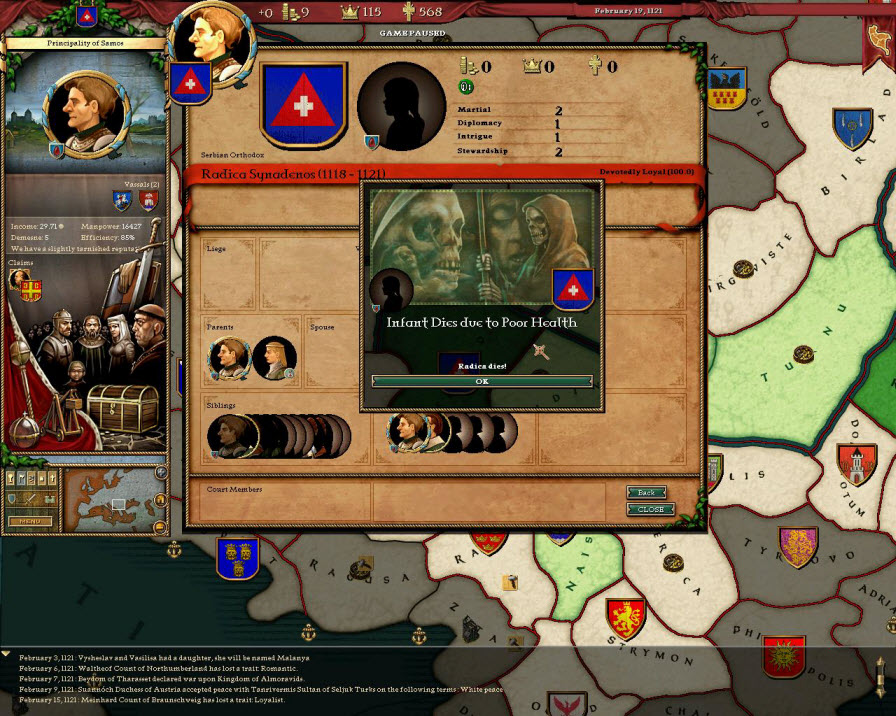Select the mother's portrait under Parents
Viewport: 896px width, 716px height.
(273, 357)
